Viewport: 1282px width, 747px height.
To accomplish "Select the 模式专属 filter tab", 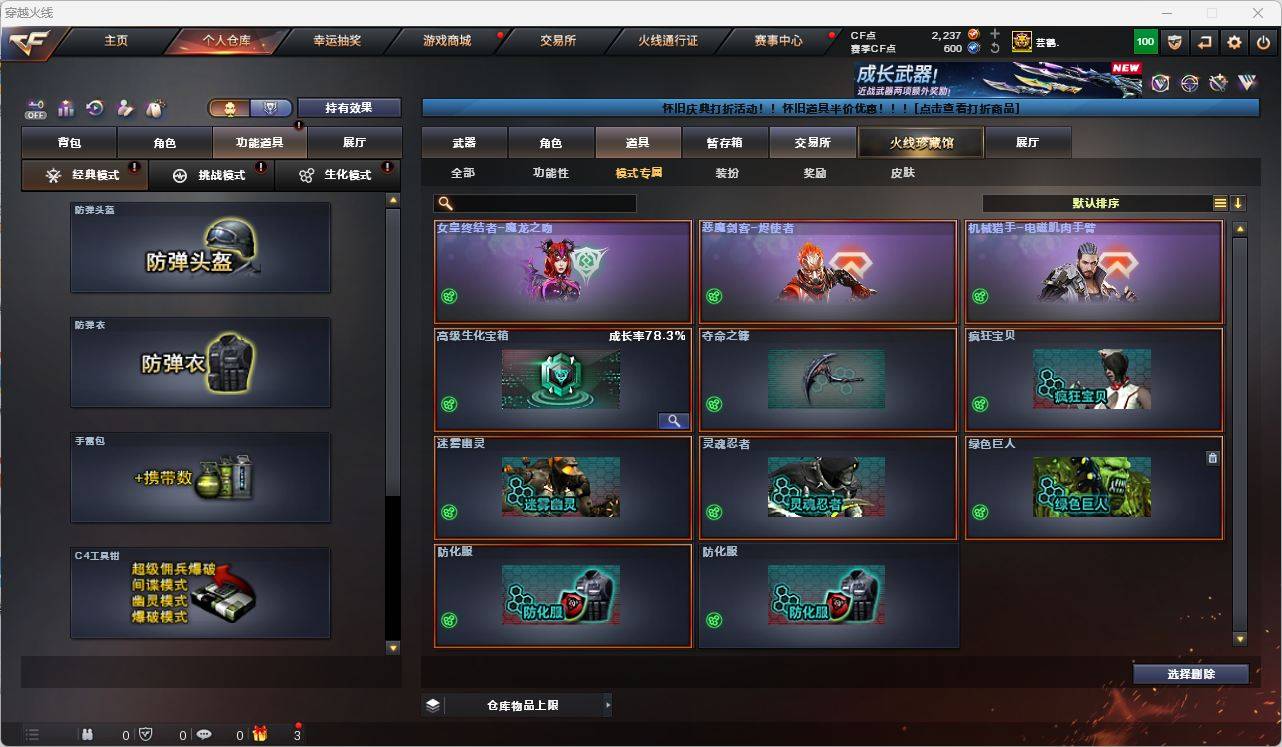I will (x=638, y=172).
